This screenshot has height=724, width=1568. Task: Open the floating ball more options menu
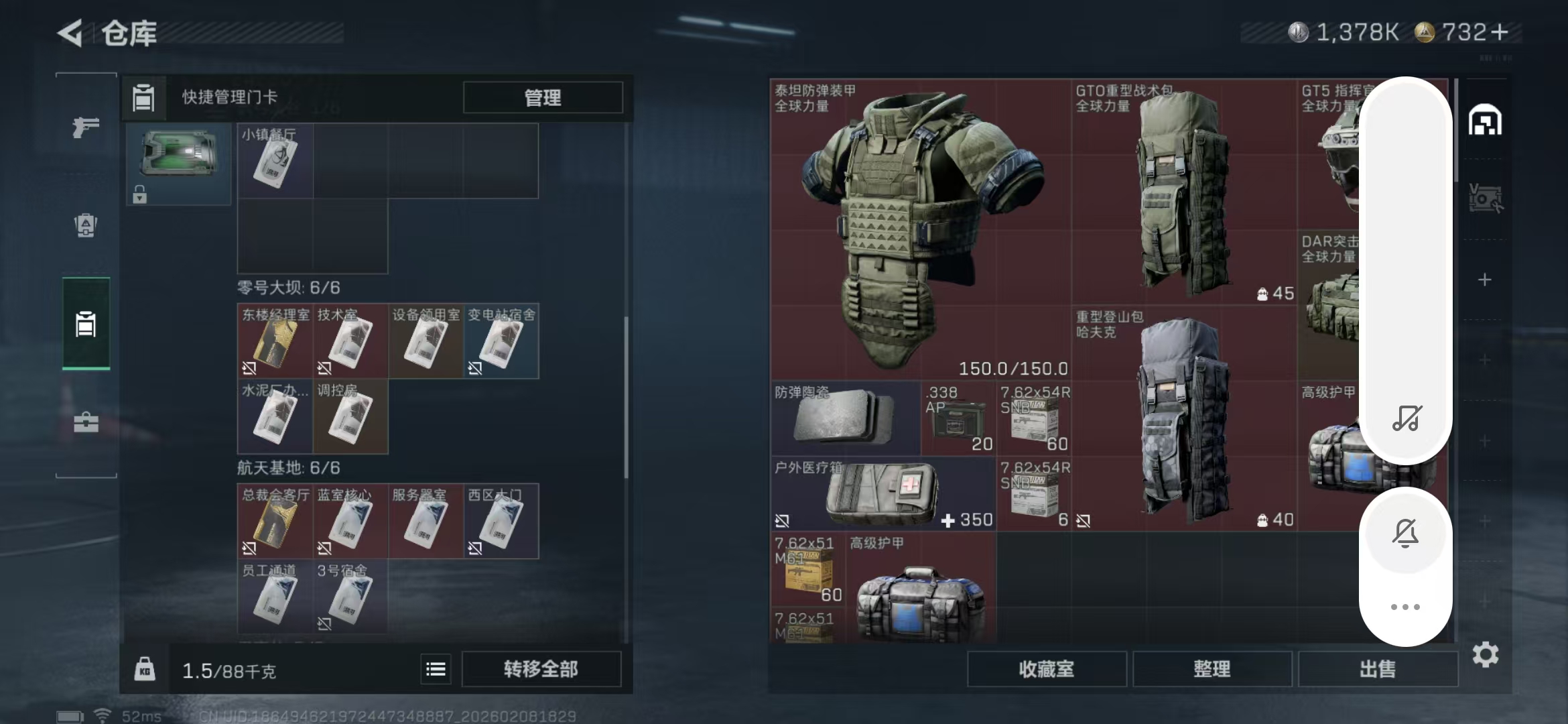tap(1405, 607)
